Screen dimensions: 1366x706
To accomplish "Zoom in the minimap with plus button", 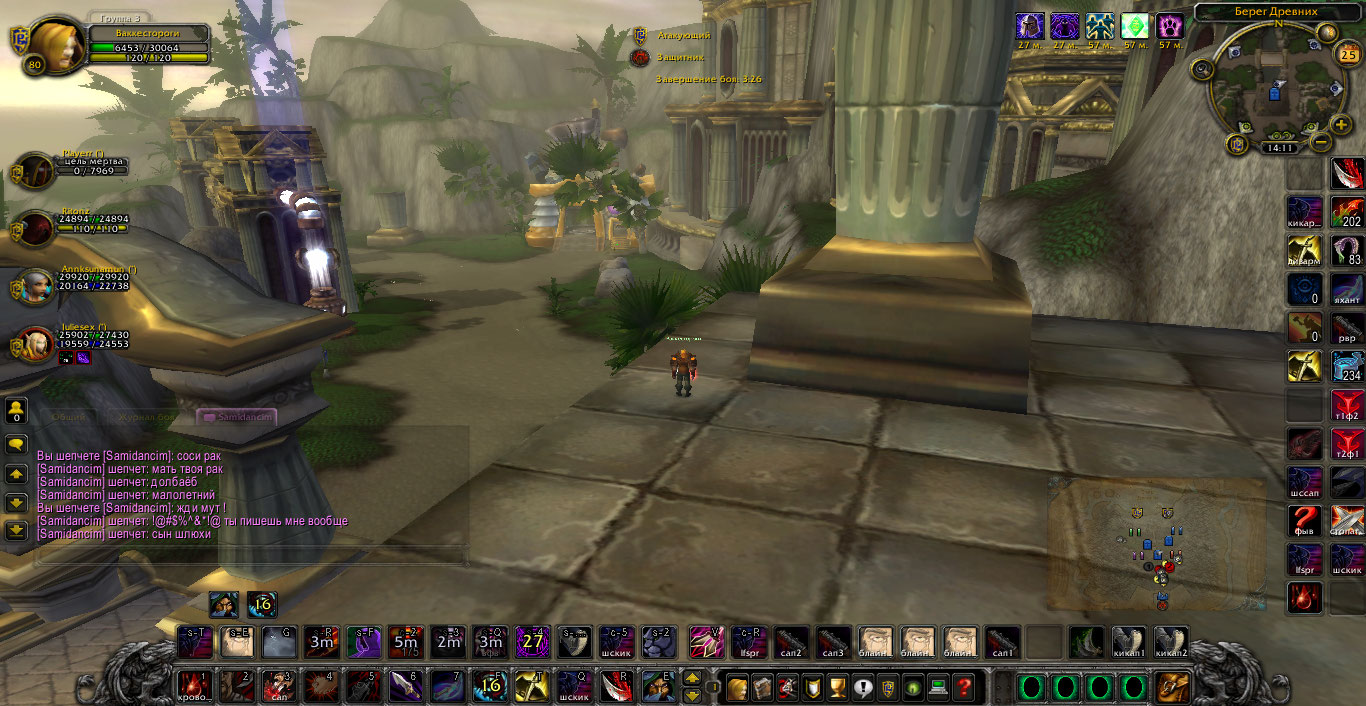I will click(x=1341, y=127).
